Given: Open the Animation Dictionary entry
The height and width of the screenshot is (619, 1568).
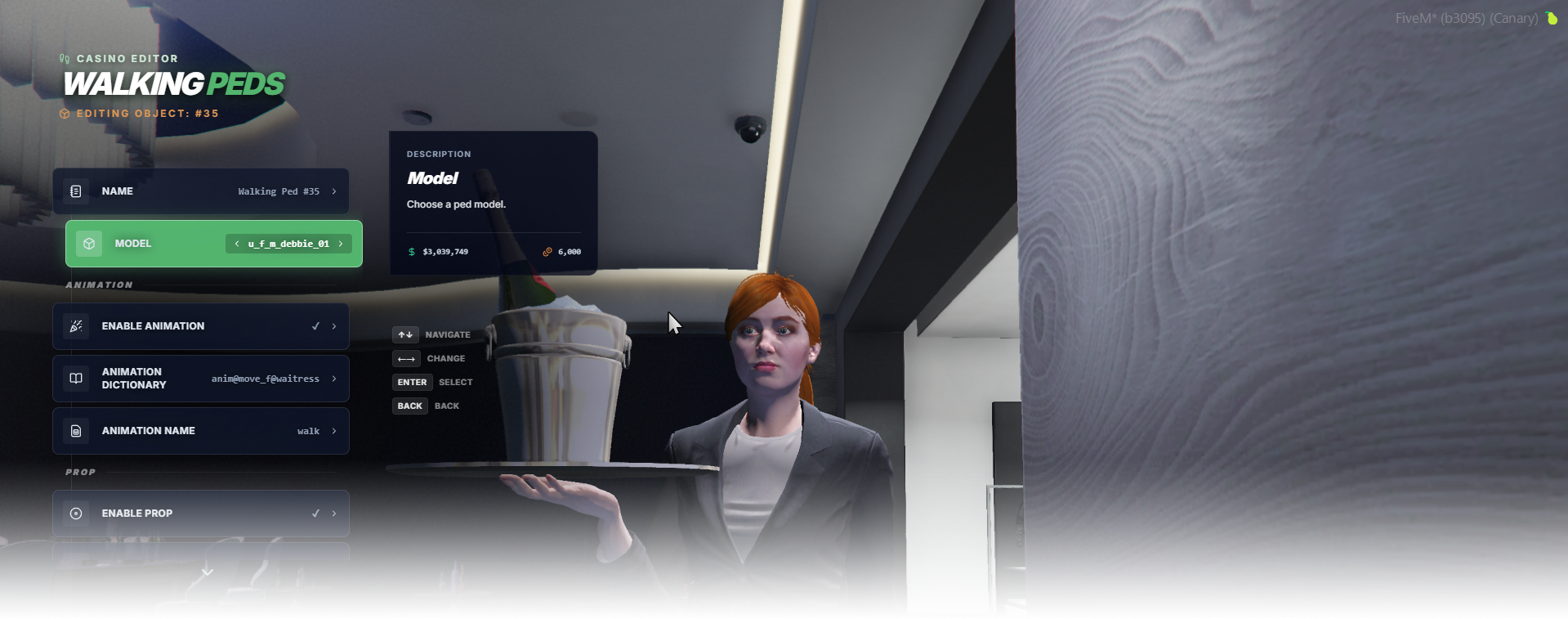Looking at the screenshot, I should coord(201,379).
